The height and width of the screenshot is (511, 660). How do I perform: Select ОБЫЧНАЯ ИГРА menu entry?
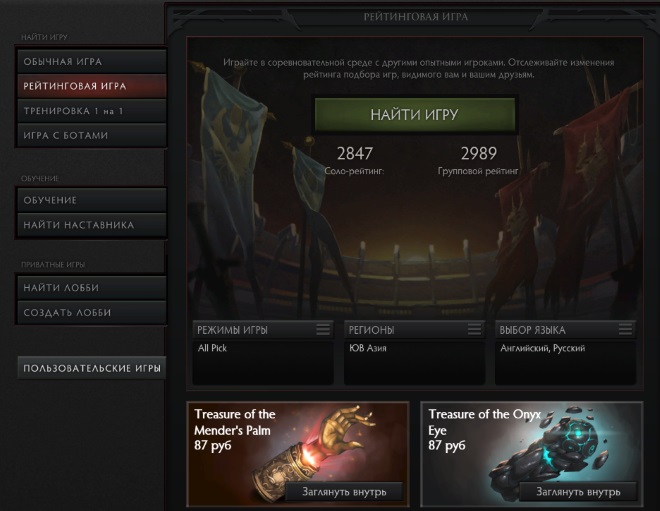(x=90, y=62)
